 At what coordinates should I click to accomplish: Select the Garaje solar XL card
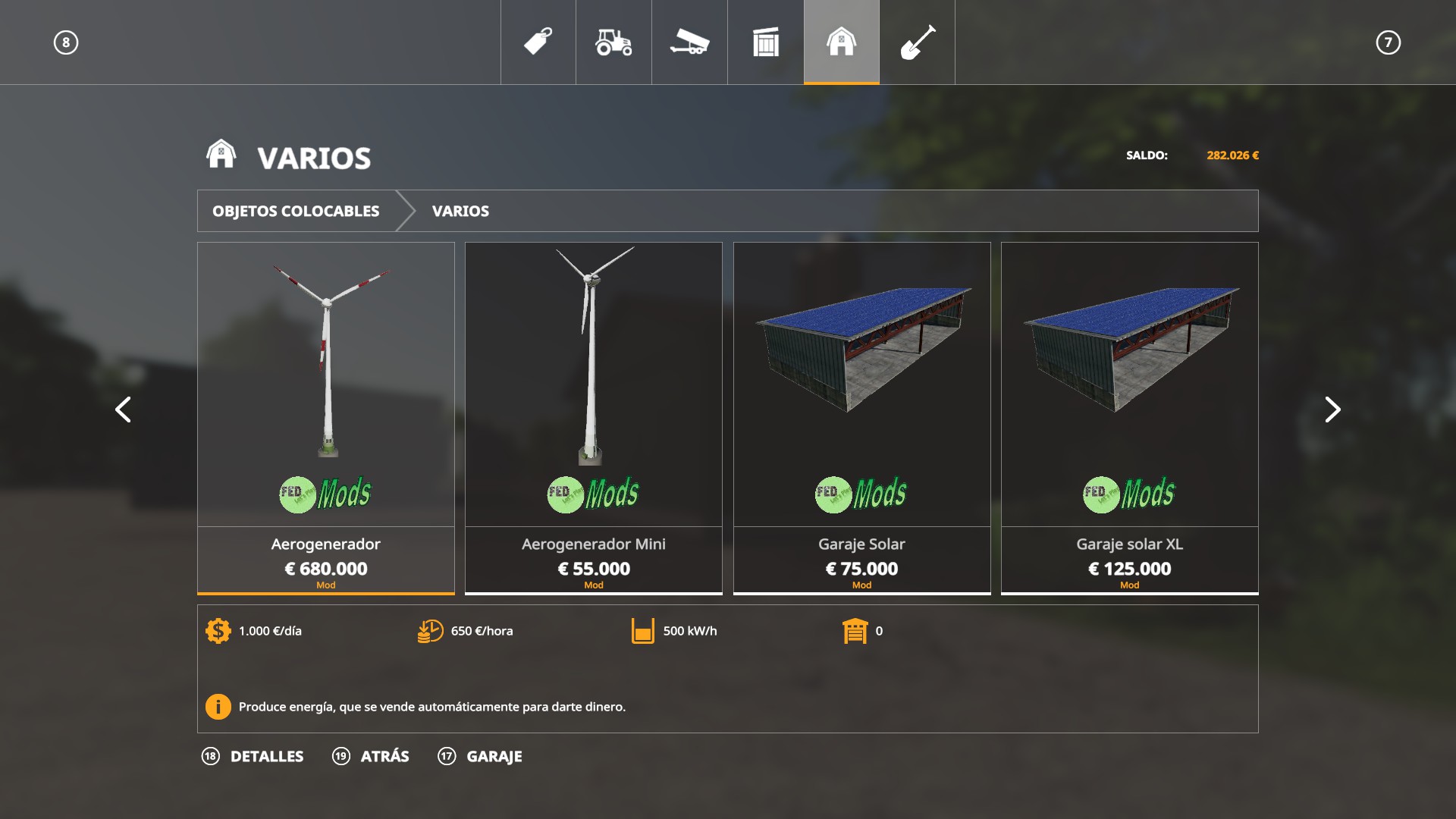[1129, 417]
